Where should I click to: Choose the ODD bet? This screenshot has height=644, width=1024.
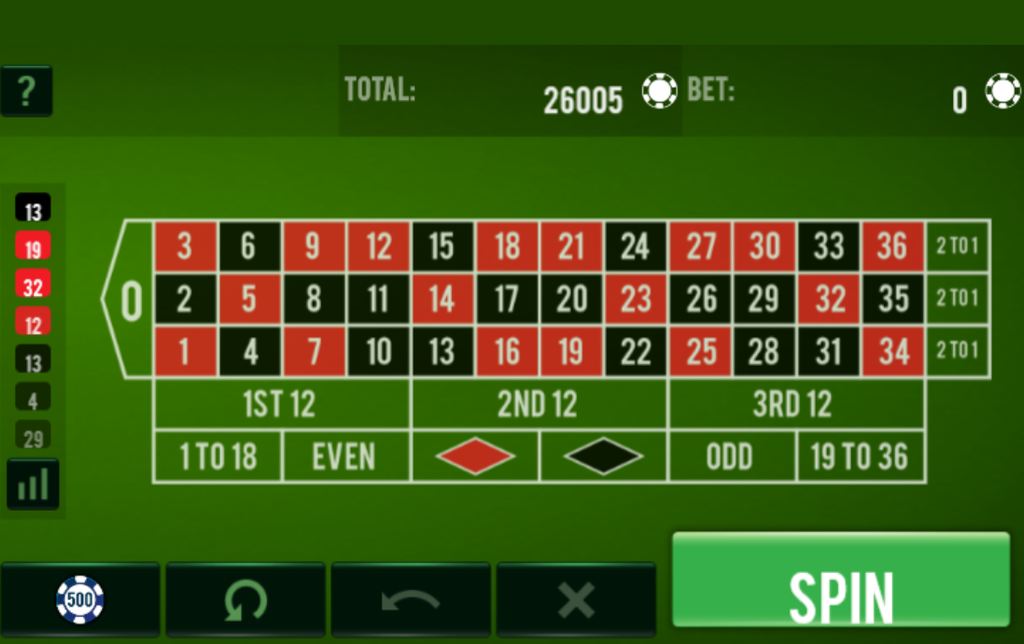[x=731, y=457]
